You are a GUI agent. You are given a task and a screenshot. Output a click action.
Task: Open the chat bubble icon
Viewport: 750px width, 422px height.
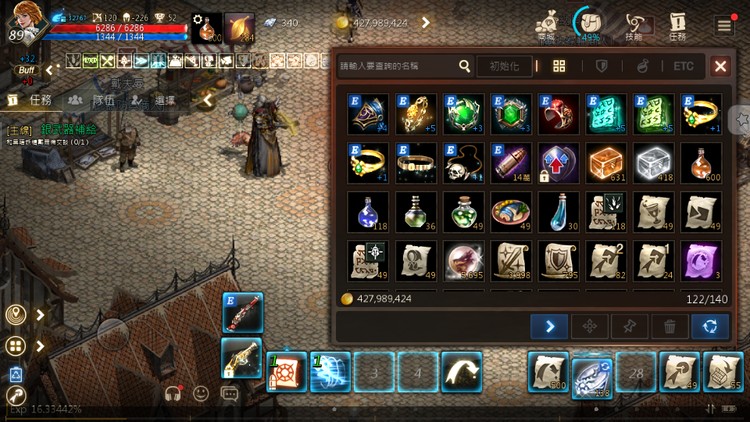coord(230,394)
